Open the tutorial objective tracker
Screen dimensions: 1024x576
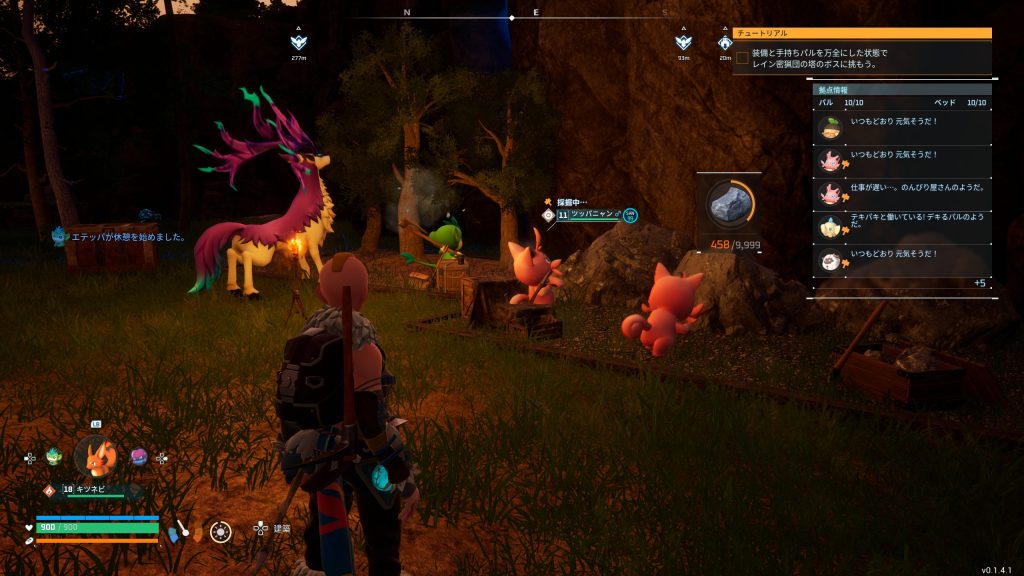coord(862,33)
